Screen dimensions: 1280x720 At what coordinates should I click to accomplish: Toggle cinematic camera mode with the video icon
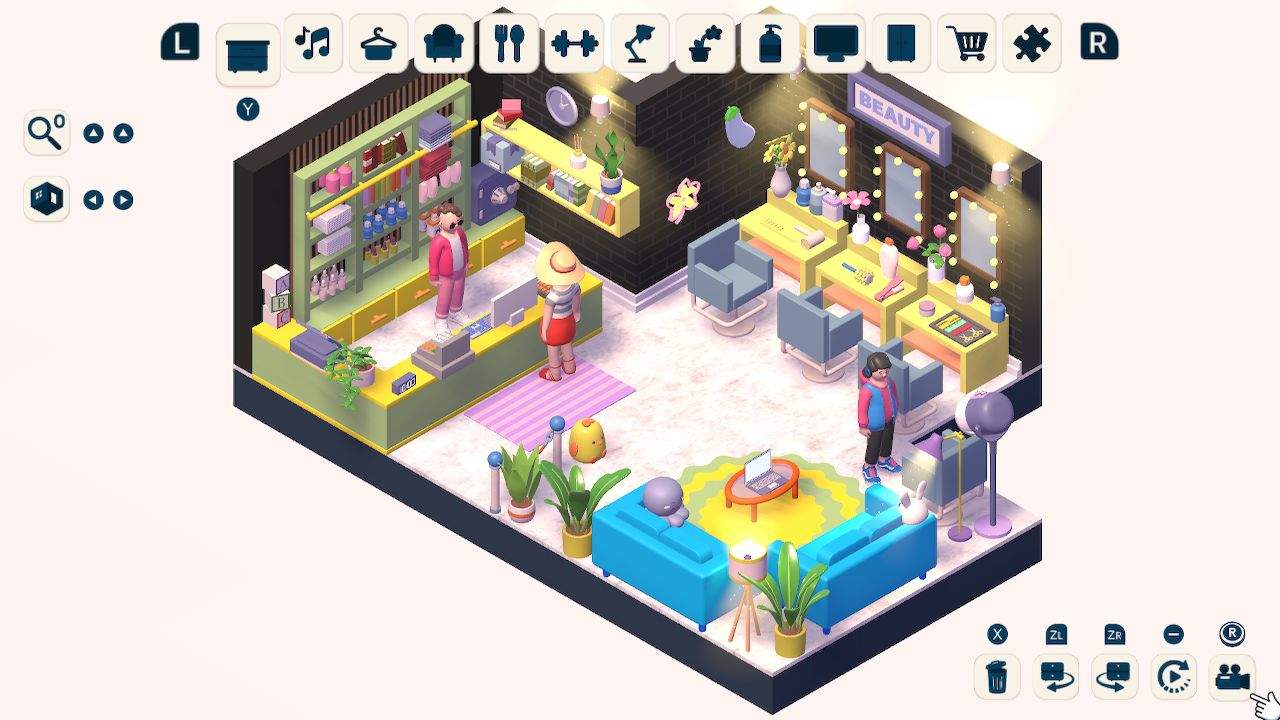pos(1232,676)
